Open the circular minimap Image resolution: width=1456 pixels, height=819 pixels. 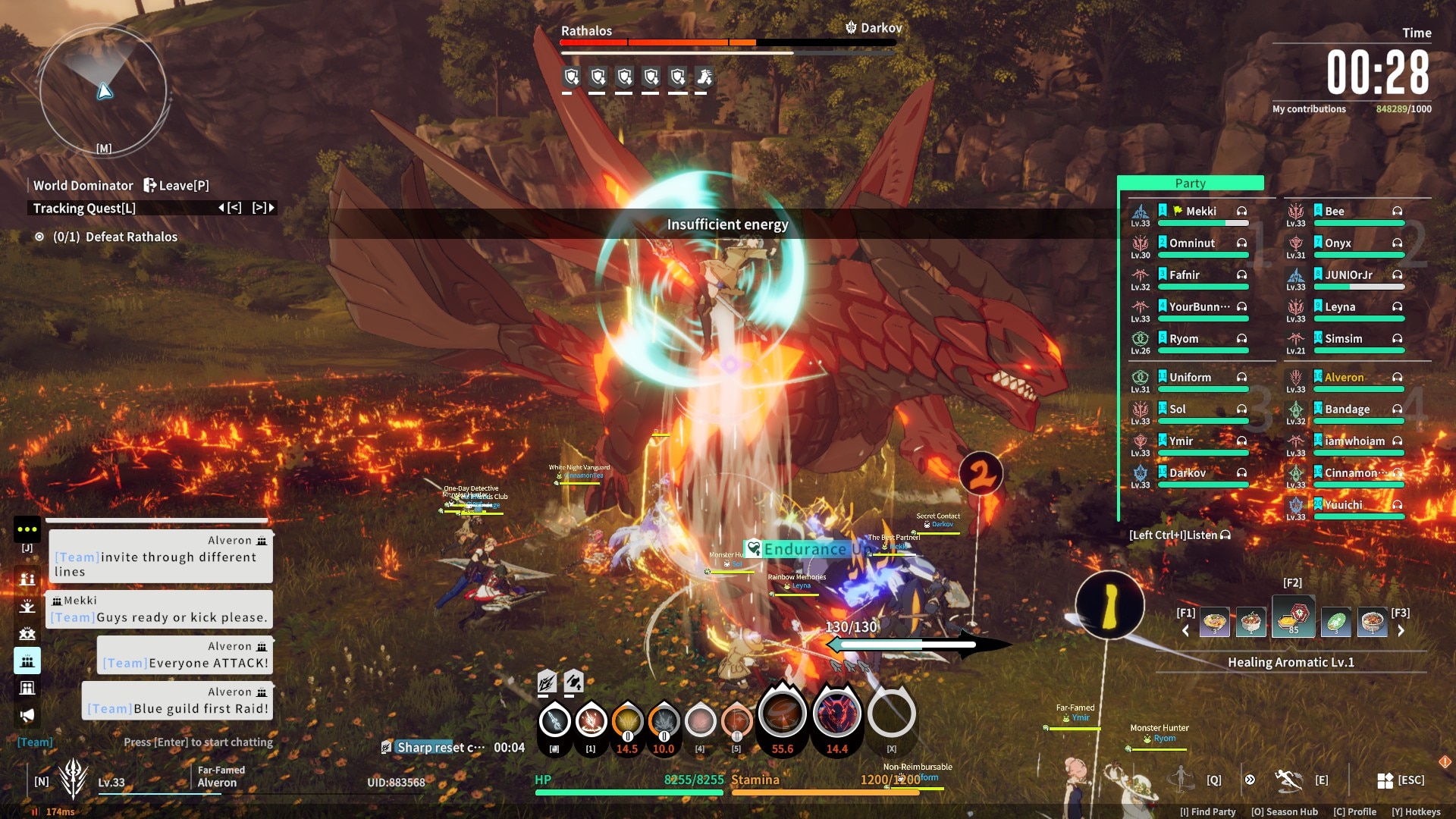[x=103, y=91]
